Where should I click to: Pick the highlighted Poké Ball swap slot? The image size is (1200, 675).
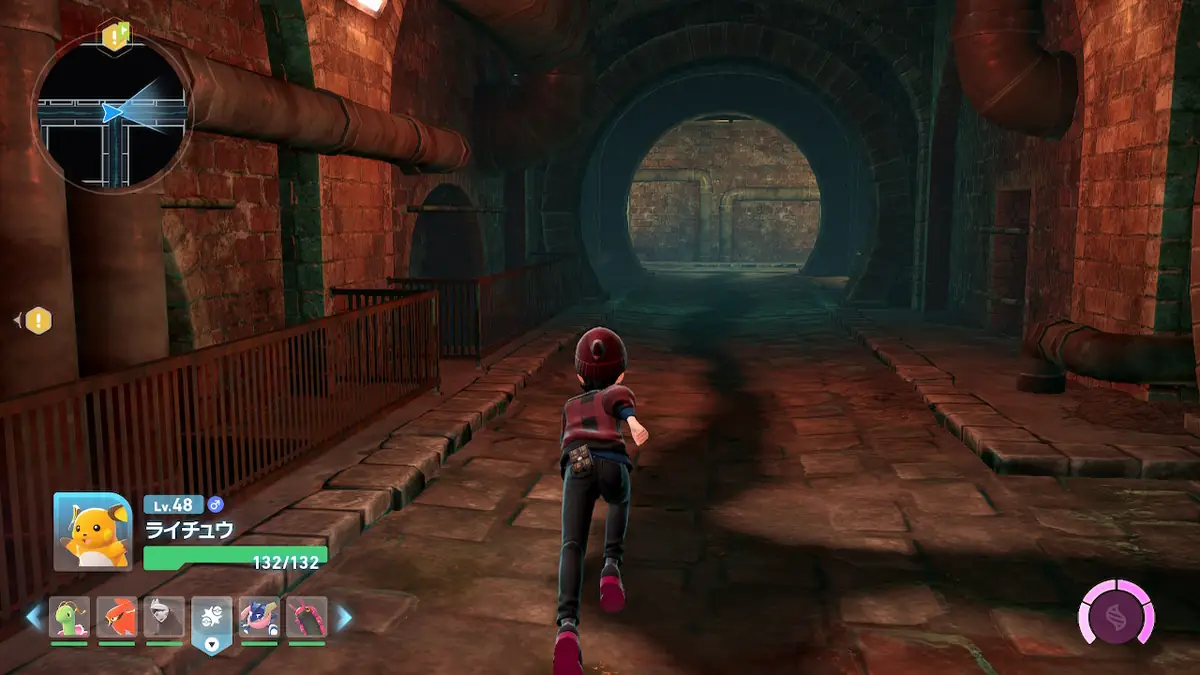(212, 620)
